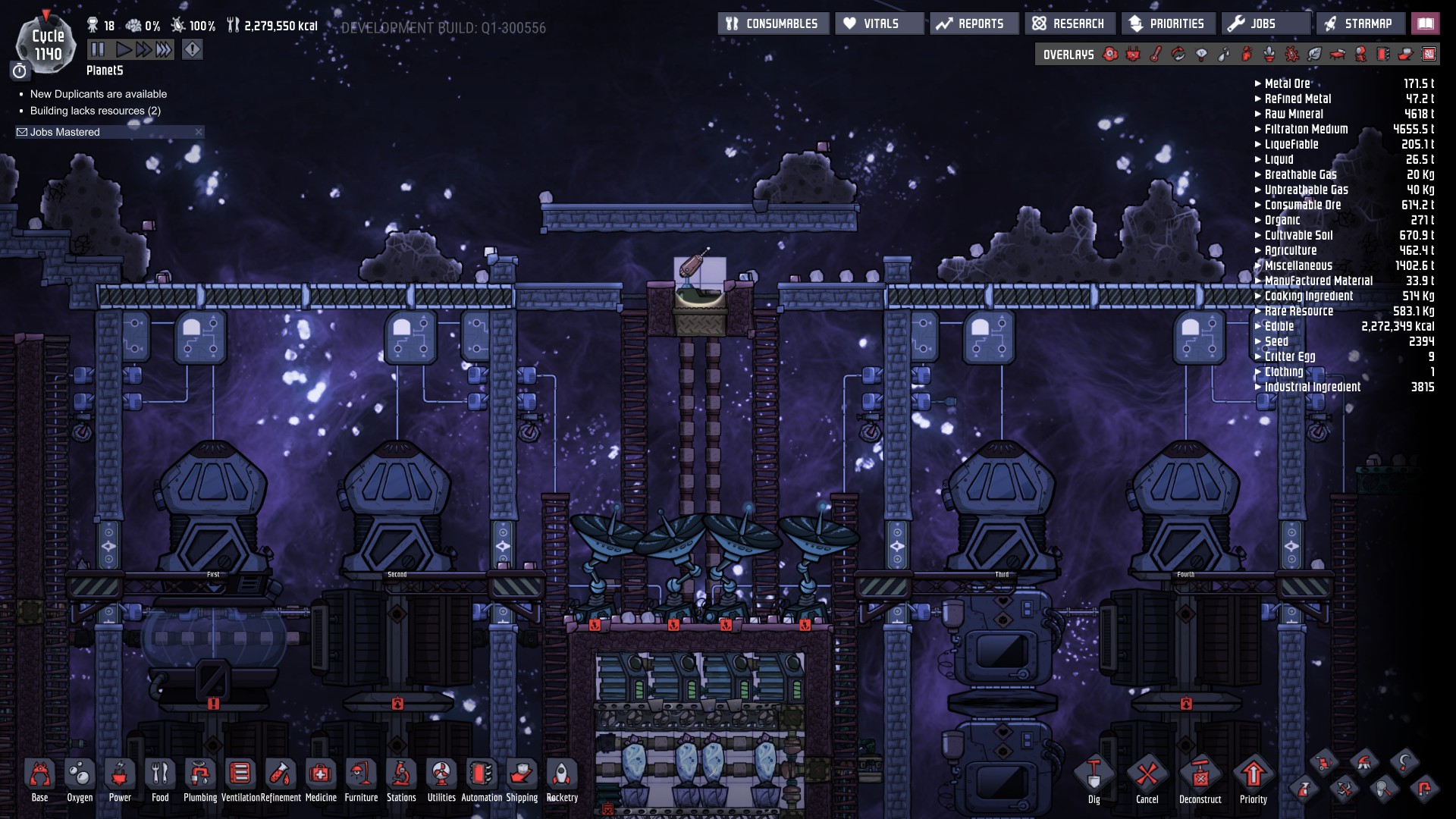The width and height of the screenshot is (1456, 819).
Task: Open the Starmap
Action: click(x=1360, y=24)
